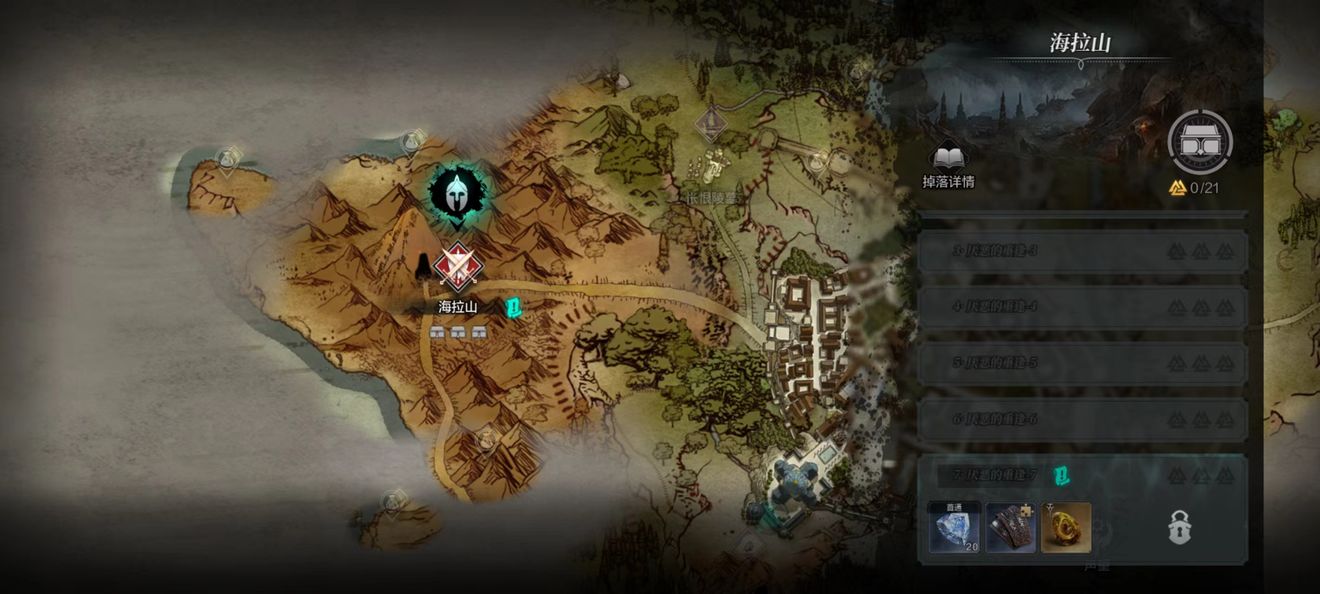Inspect the golden ring reward item
This screenshot has height=594, width=1320.
click(1066, 527)
